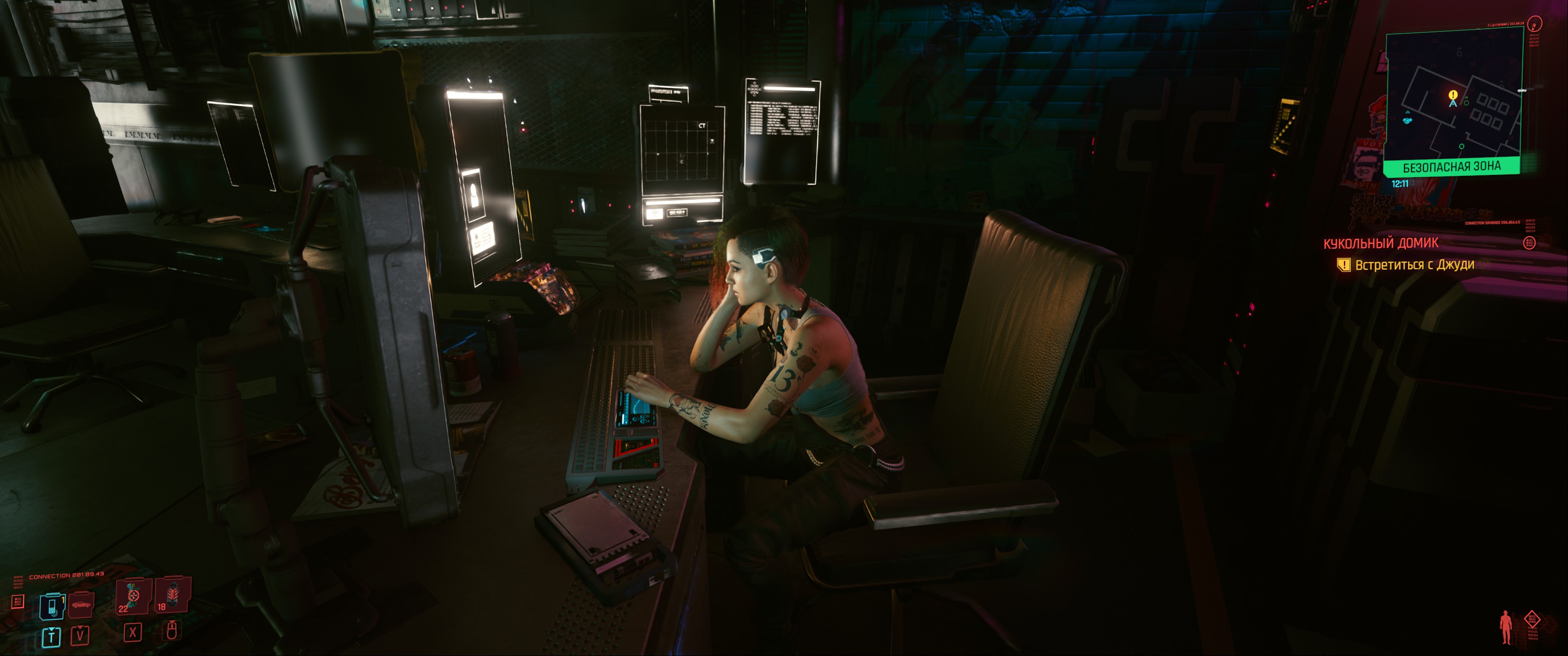This screenshot has width=1568, height=656.
Task: Open the phone quick-access slot
Action: (52, 606)
